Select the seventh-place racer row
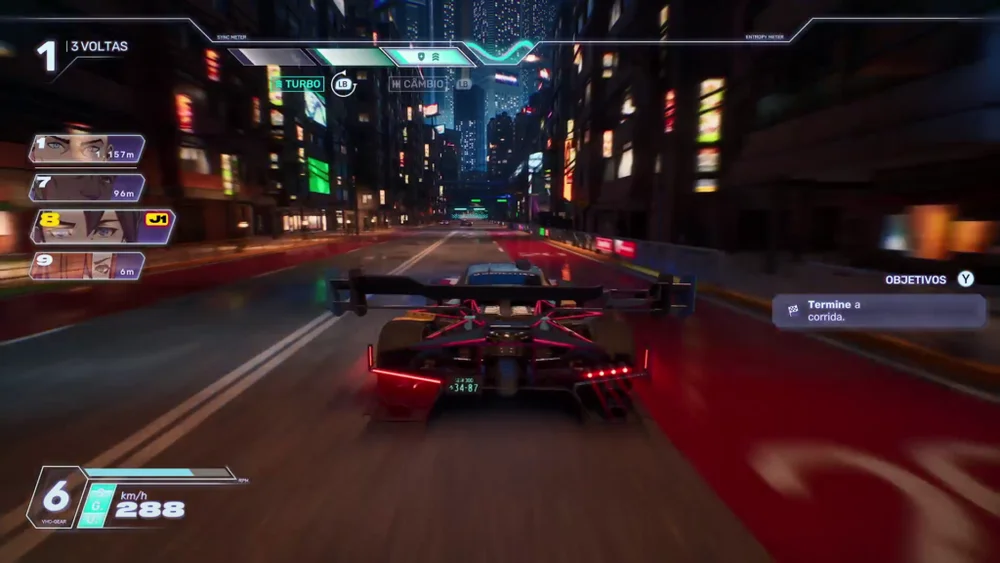Viewport: 1000px width, 563px height. (87, 188)
